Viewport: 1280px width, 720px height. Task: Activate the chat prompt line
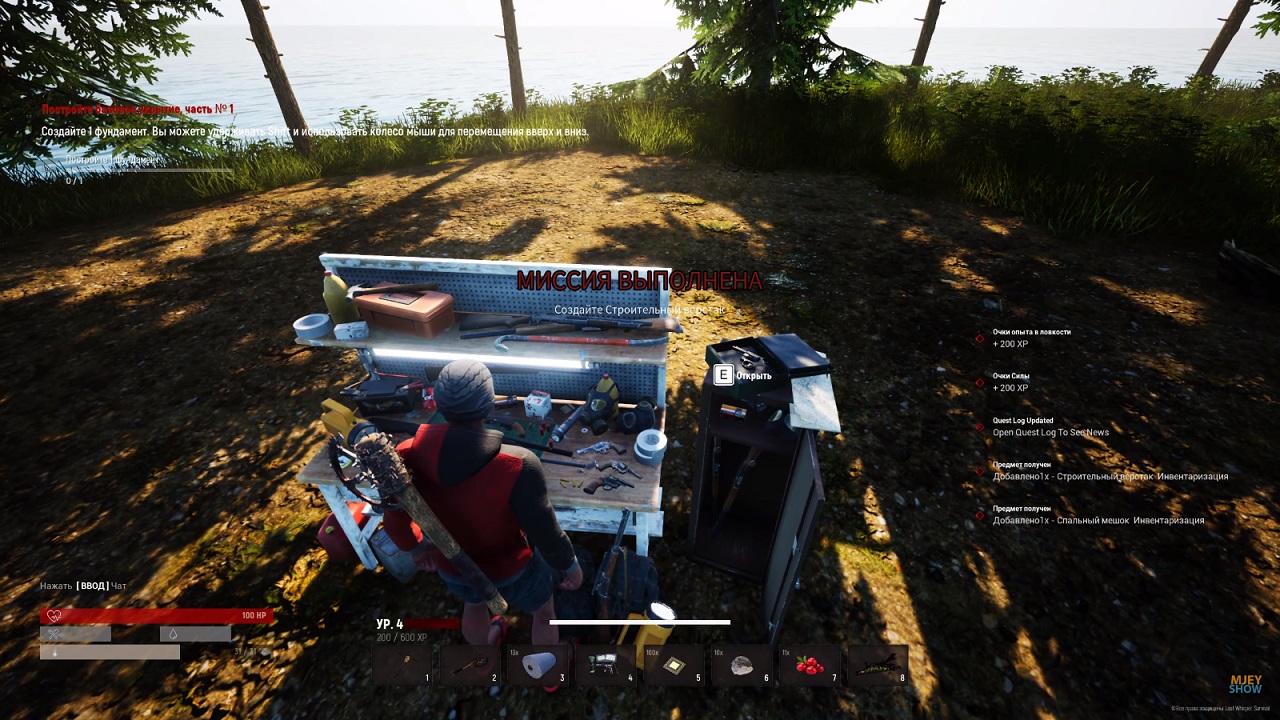(x=83, y=586)
